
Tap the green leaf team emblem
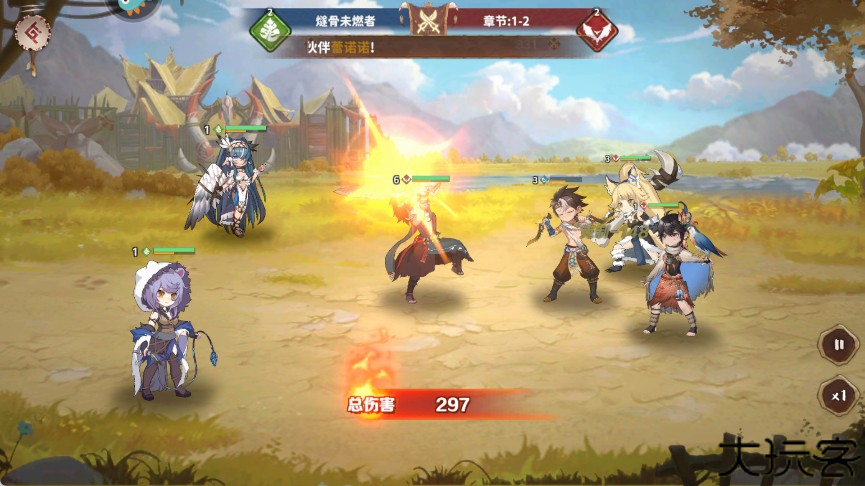[269, 29]
